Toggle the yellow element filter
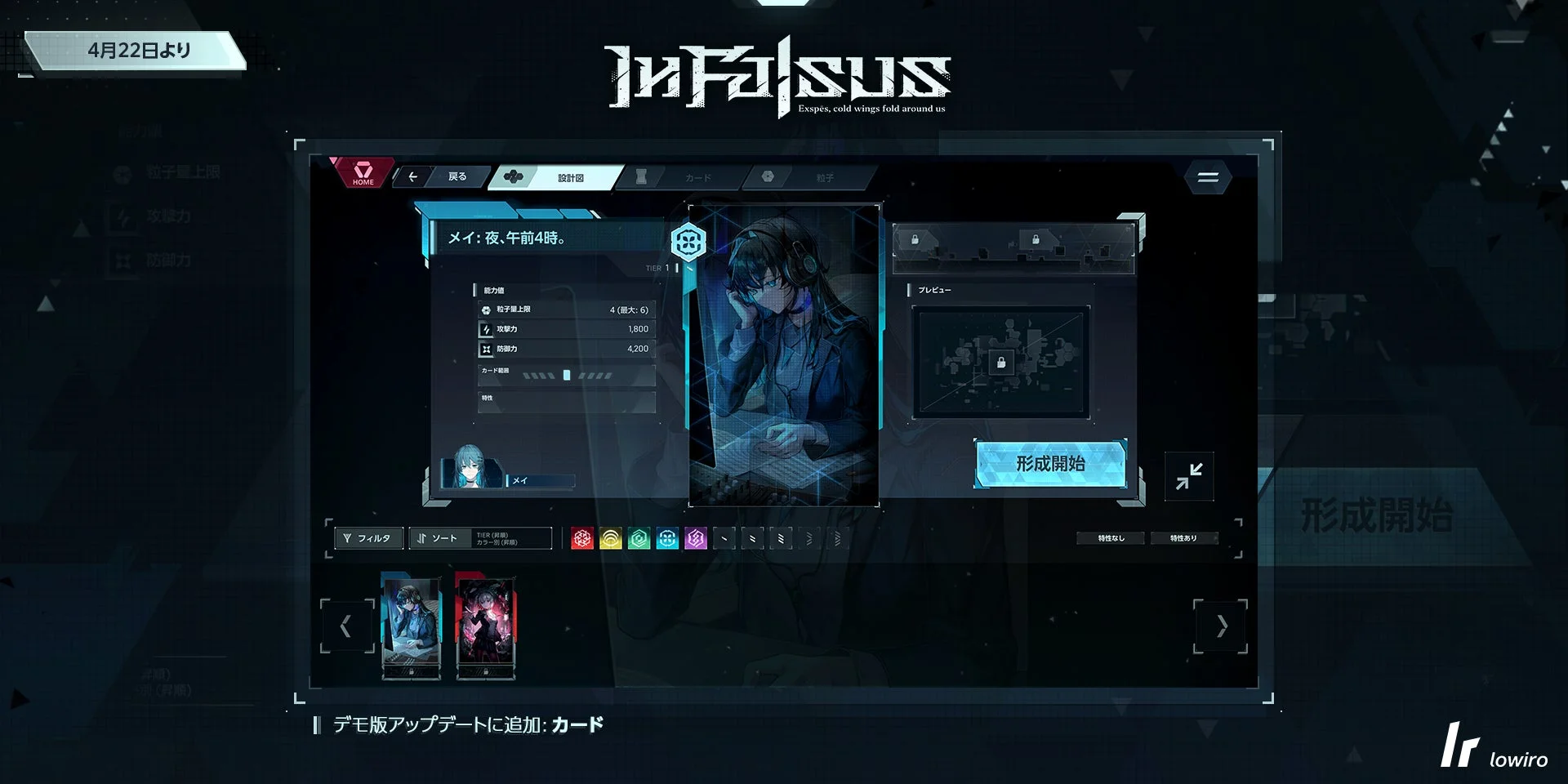 (610, 537)
